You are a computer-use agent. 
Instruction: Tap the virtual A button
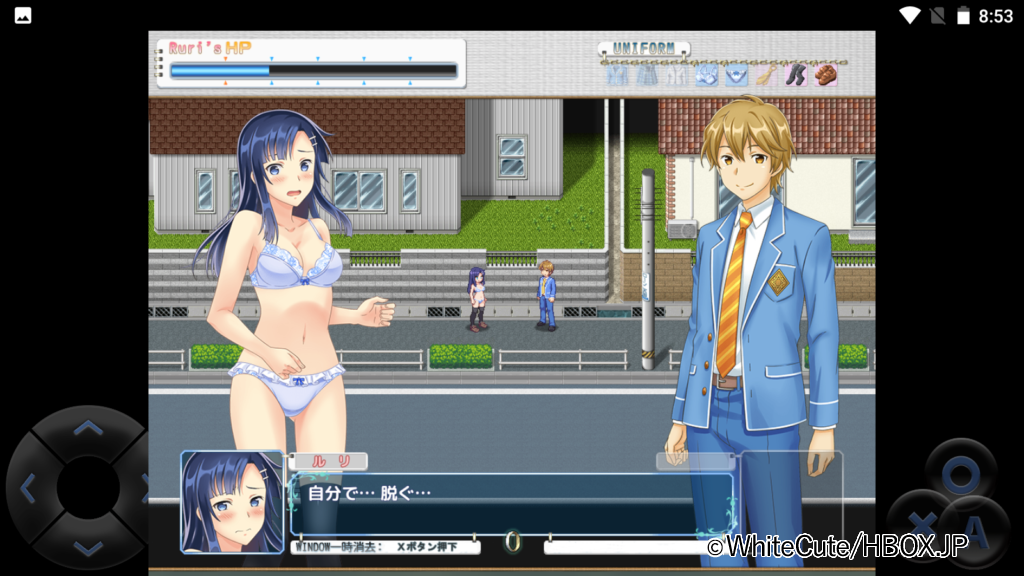coord(974,523)
